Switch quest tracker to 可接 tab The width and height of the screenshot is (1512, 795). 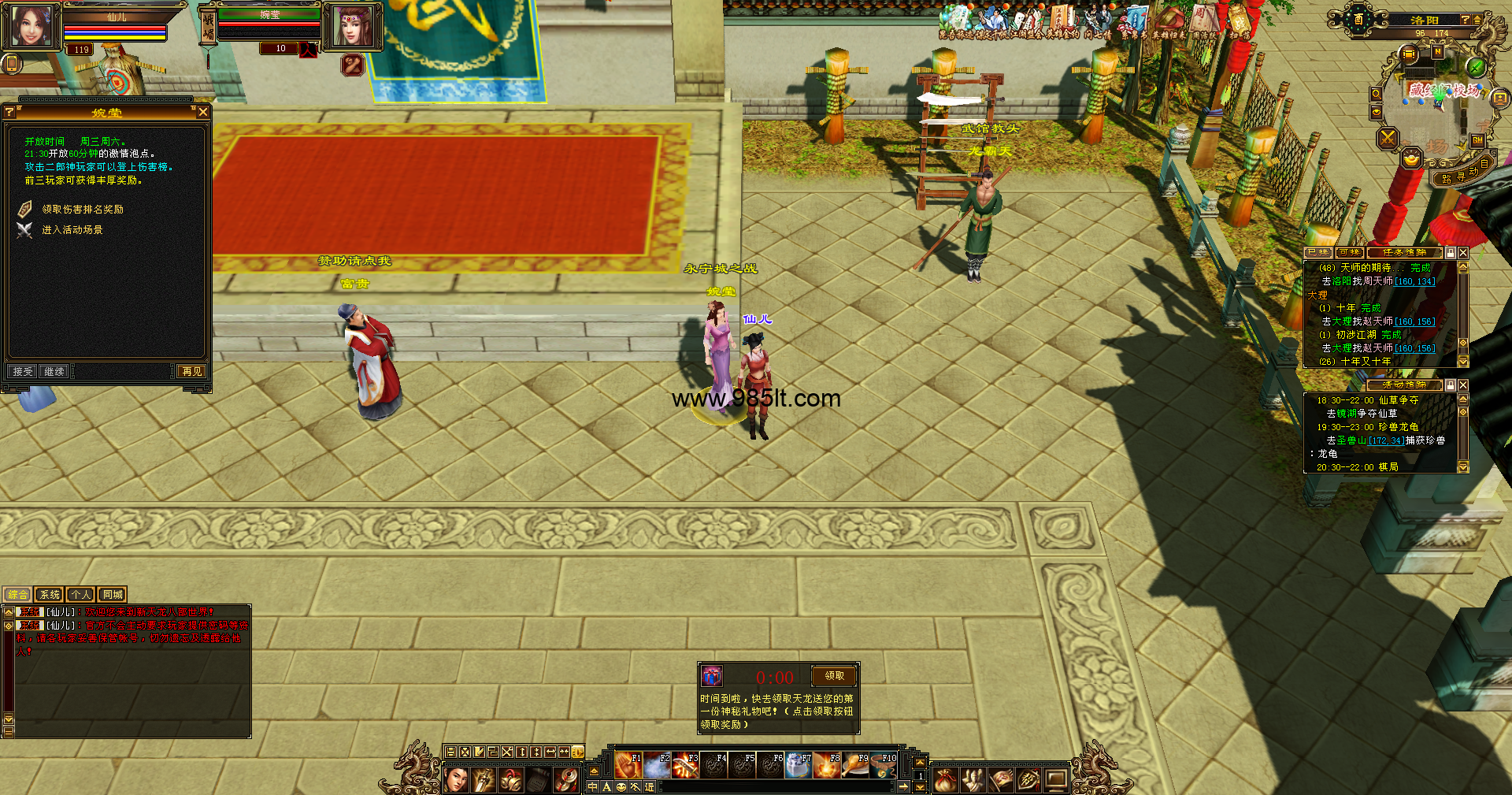click(x=1349, y=253)
